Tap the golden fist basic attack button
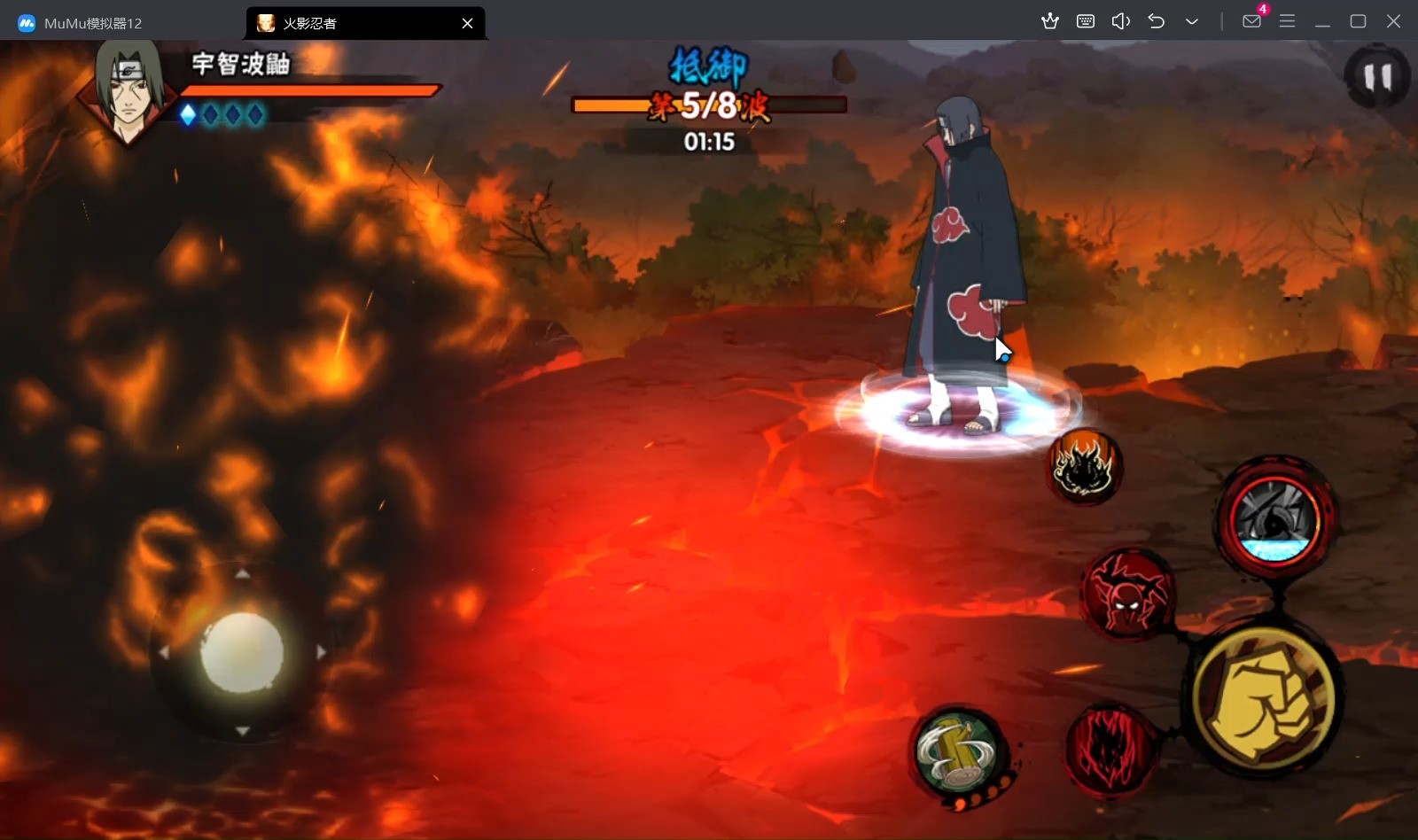1418x840 pixels. coord(1264,698)
